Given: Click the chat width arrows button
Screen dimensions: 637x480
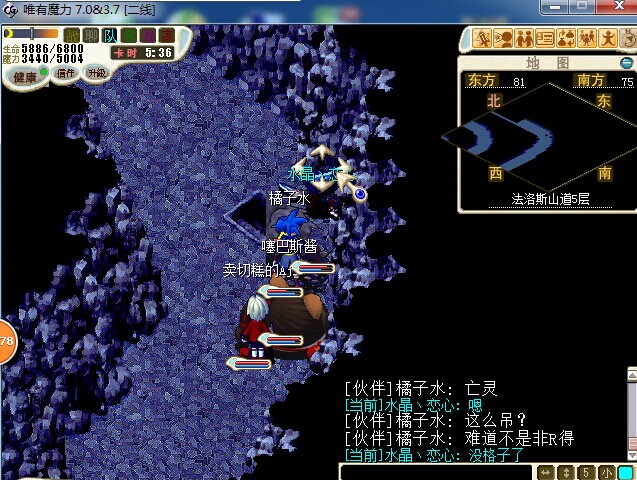Looking at the screenshot, I should pos(545,472).
